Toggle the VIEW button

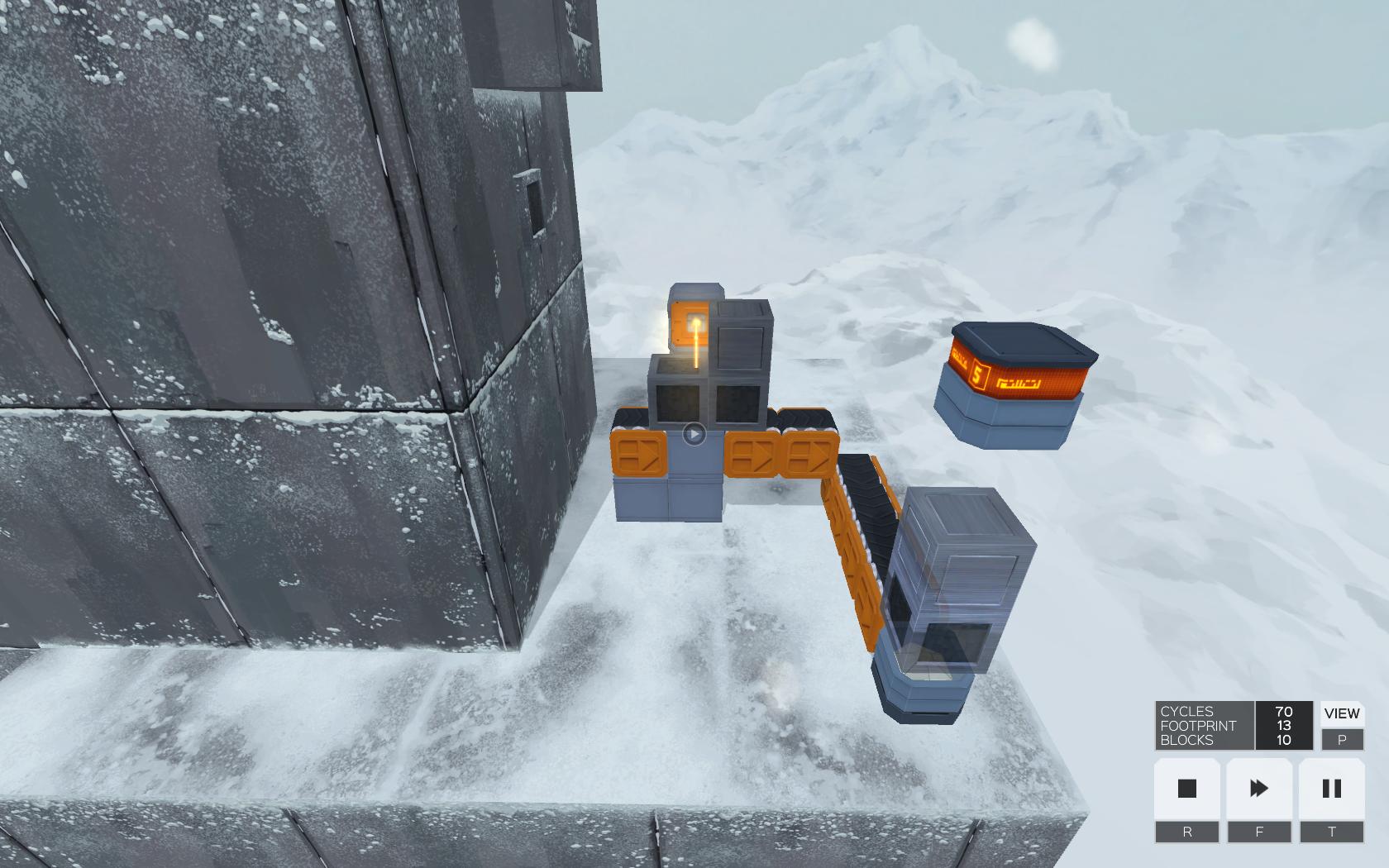coord(1341,713)
